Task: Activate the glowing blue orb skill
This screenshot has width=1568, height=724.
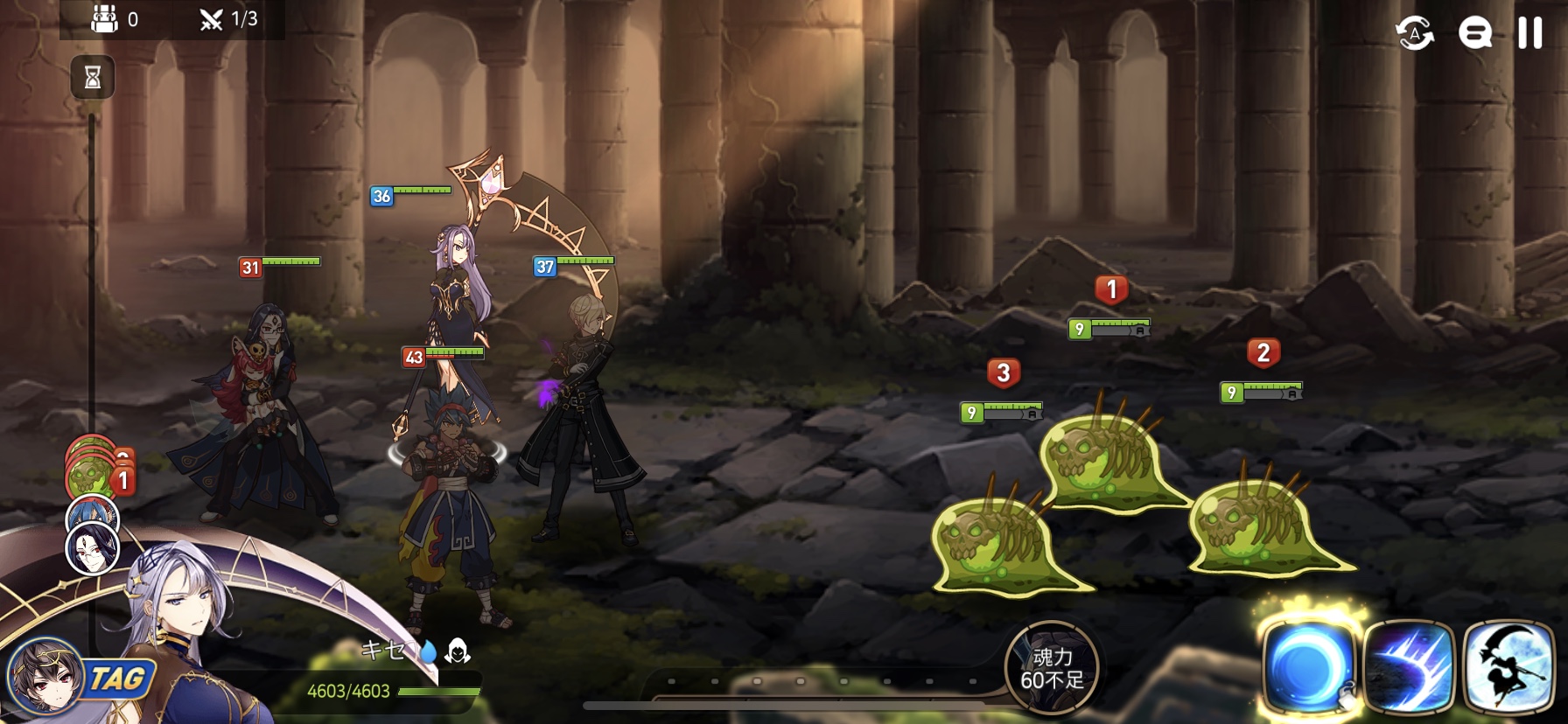Action: click(x=1307, y=667)
